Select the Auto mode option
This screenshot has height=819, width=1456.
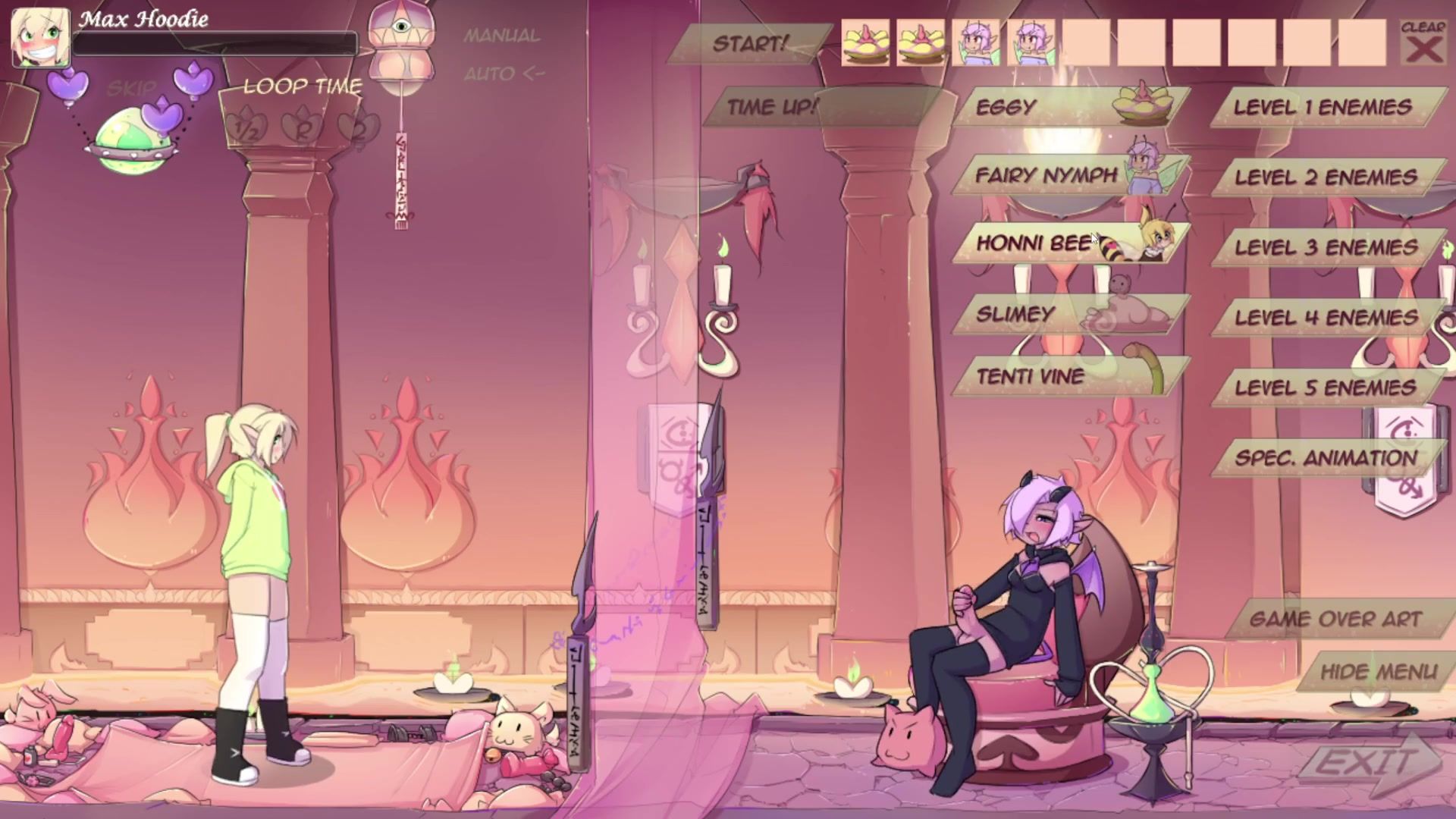[x=504, y=74]
